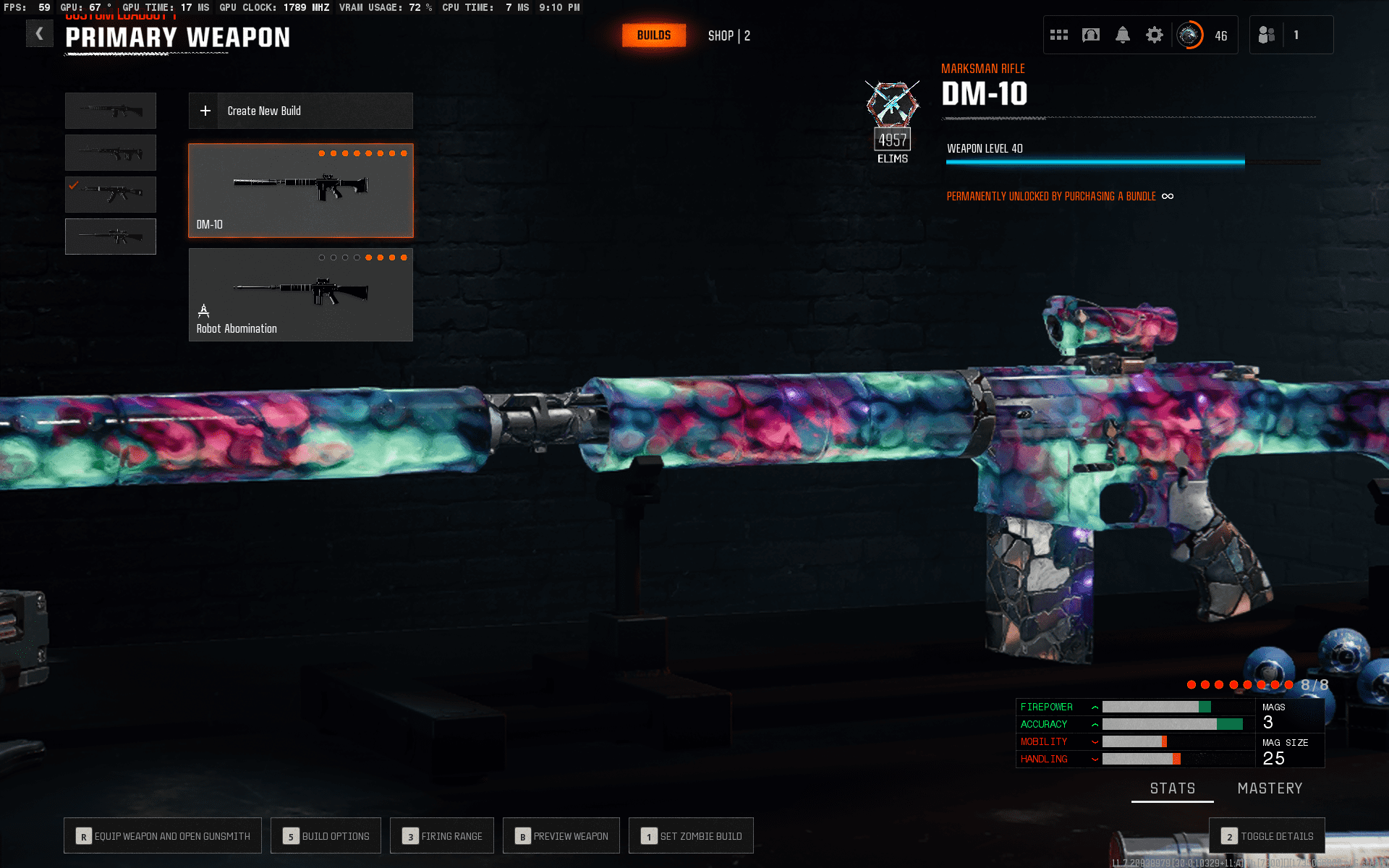Select the checkmarked weapon thumbnail

111,194
